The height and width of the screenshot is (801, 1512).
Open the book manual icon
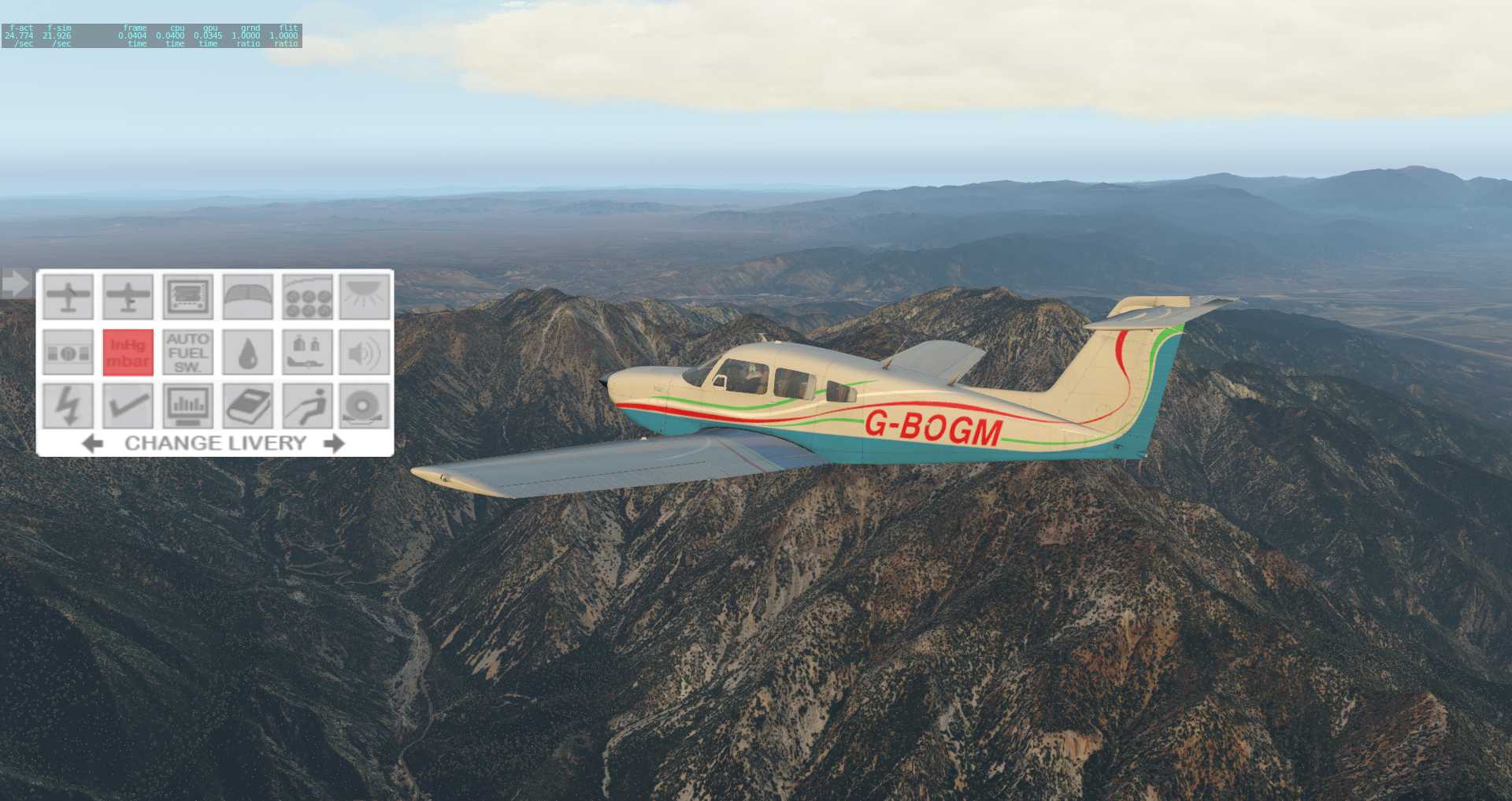[x=247, y=406]
